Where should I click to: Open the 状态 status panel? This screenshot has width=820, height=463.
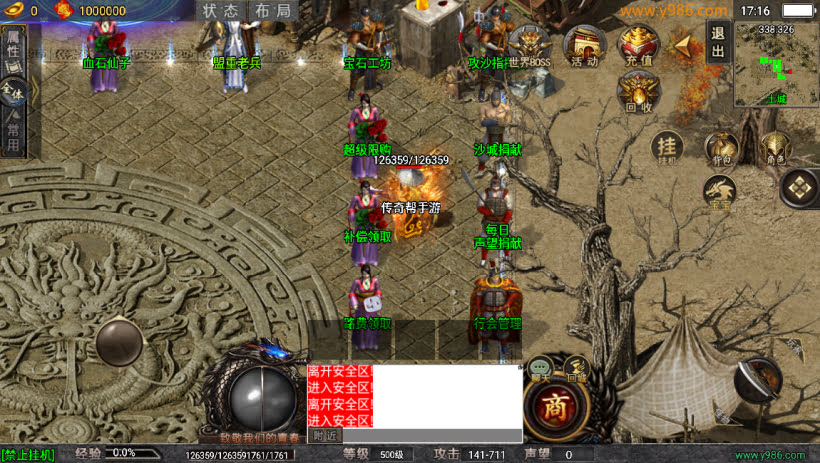pos(221,11)
